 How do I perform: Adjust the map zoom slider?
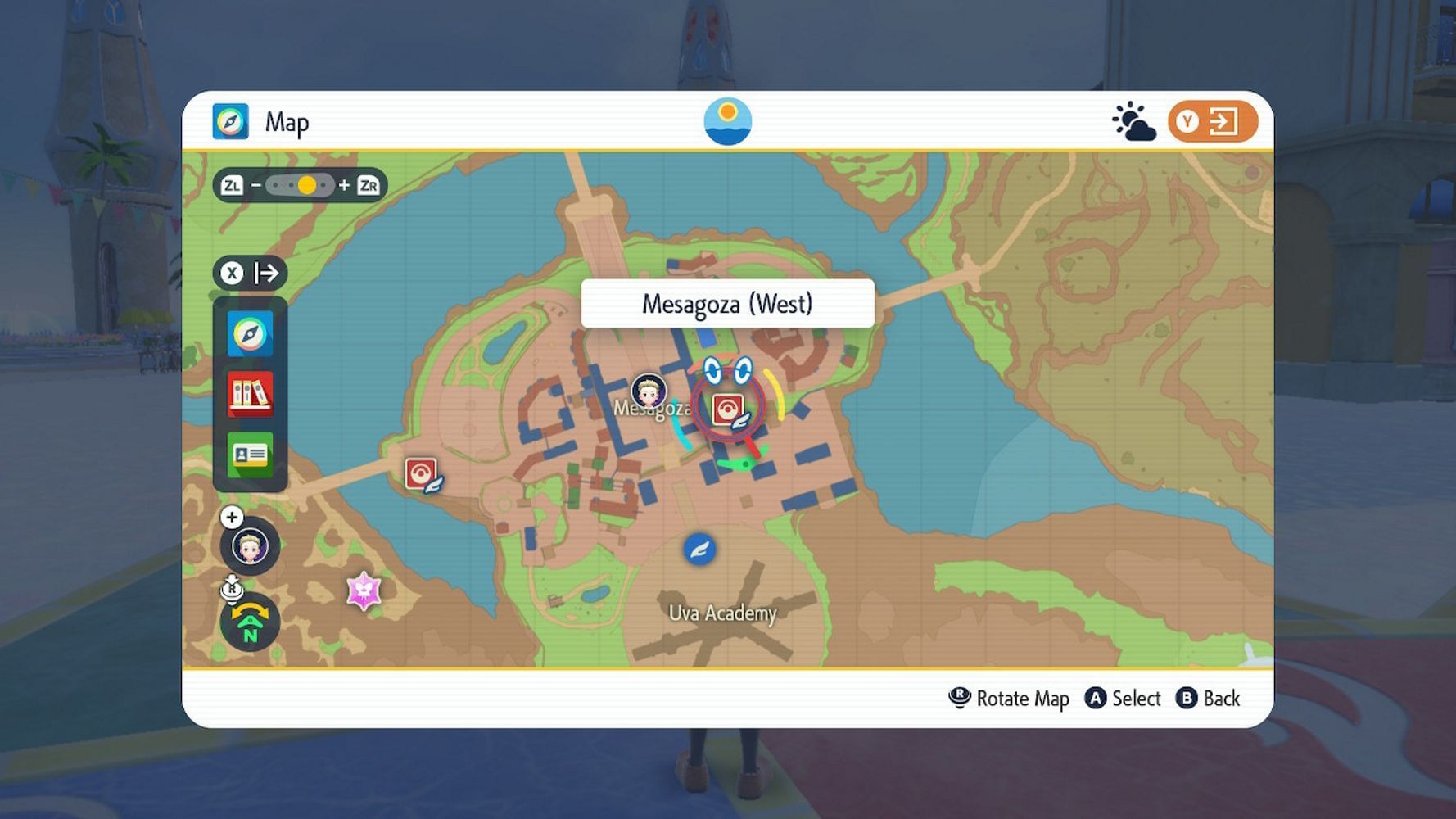coord(300,186)
